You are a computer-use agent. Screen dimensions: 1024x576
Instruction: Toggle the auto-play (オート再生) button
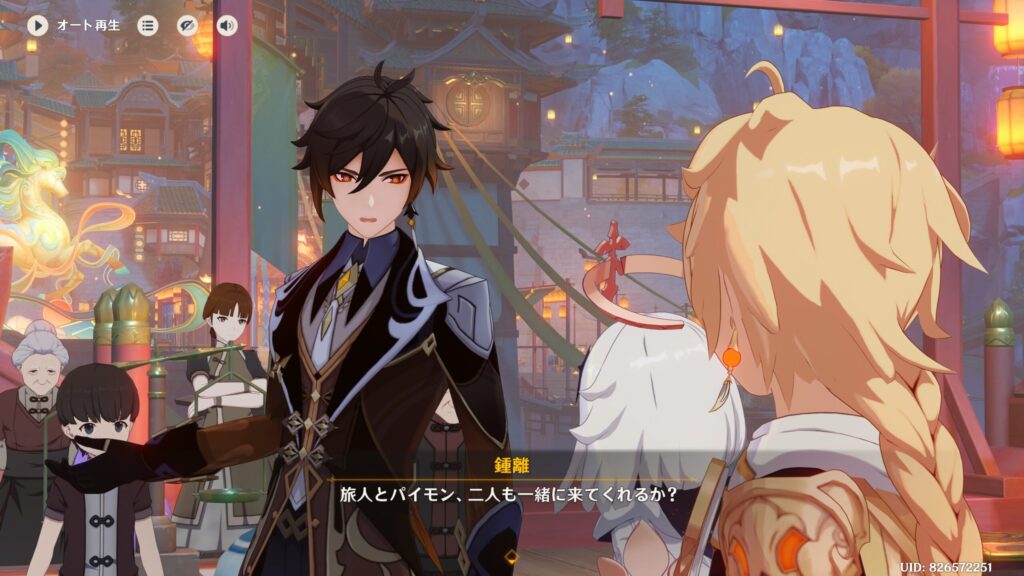(38, 25)
